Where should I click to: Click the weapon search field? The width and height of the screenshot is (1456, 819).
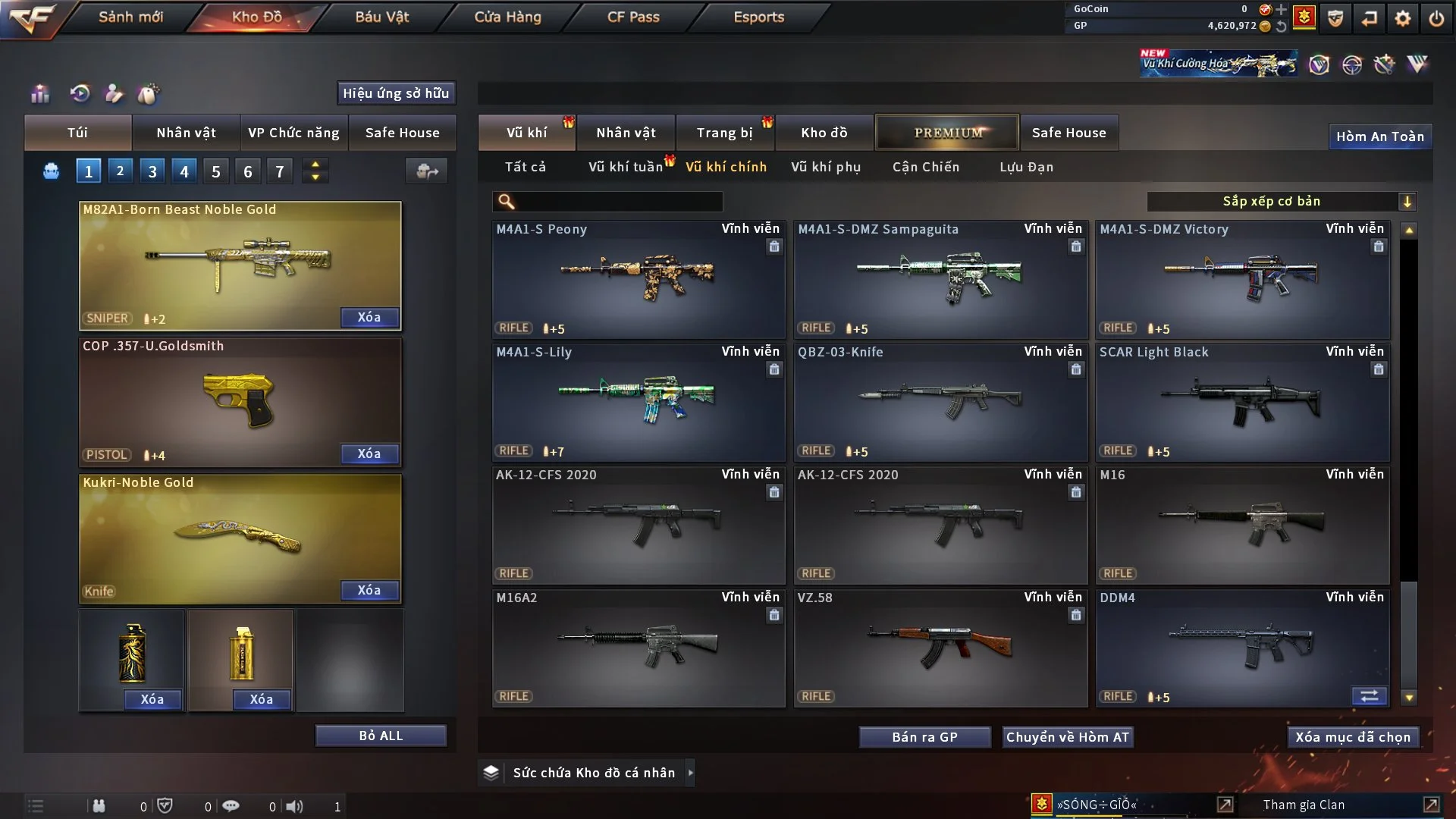(x=616, y=202)
